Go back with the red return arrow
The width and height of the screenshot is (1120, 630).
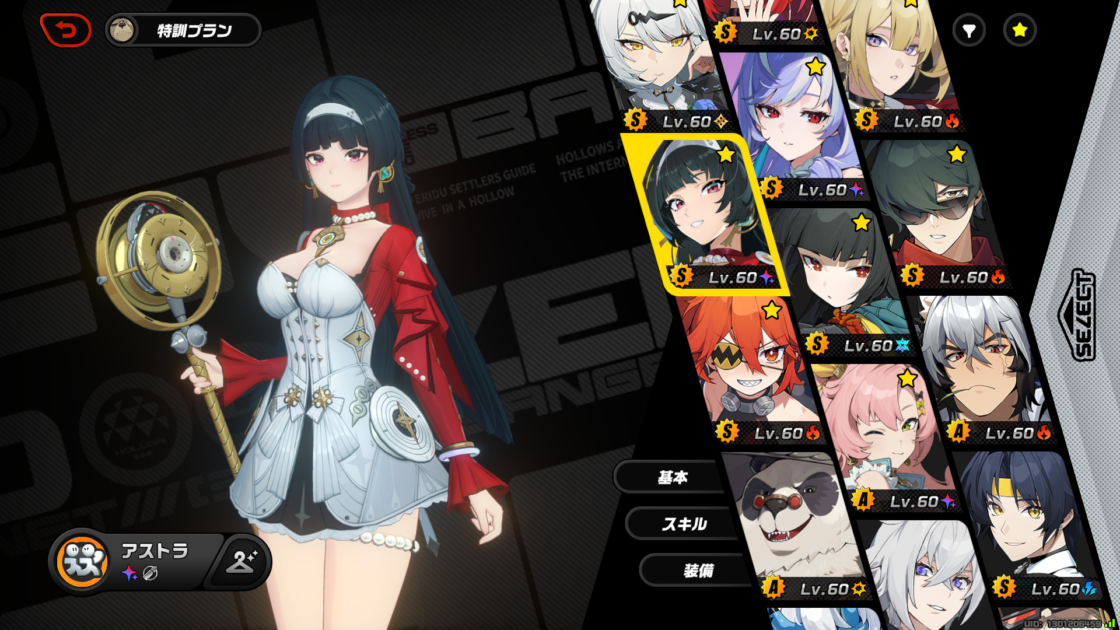point(65,30)
